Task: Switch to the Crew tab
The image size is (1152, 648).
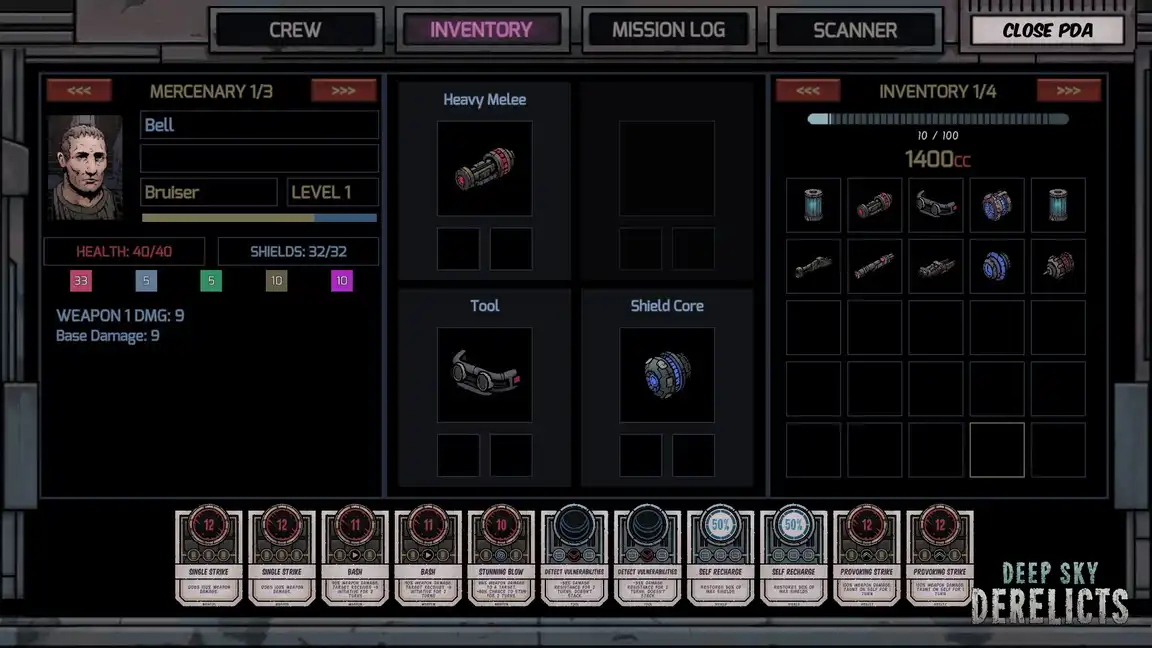Action: pos(295,30)
